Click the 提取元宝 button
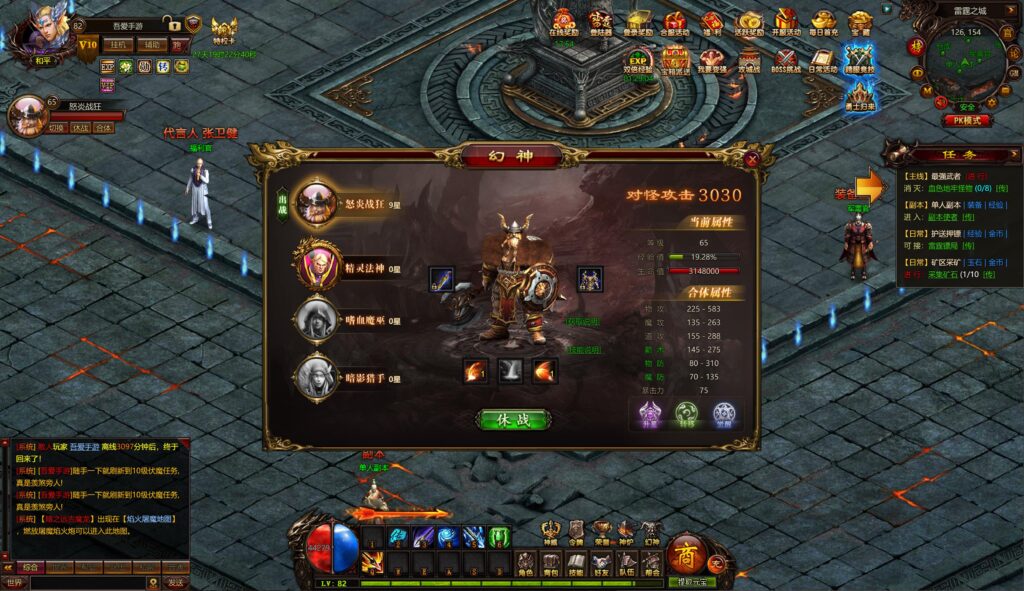This screenshot has width=1024, height=591. tap(691, 582)
